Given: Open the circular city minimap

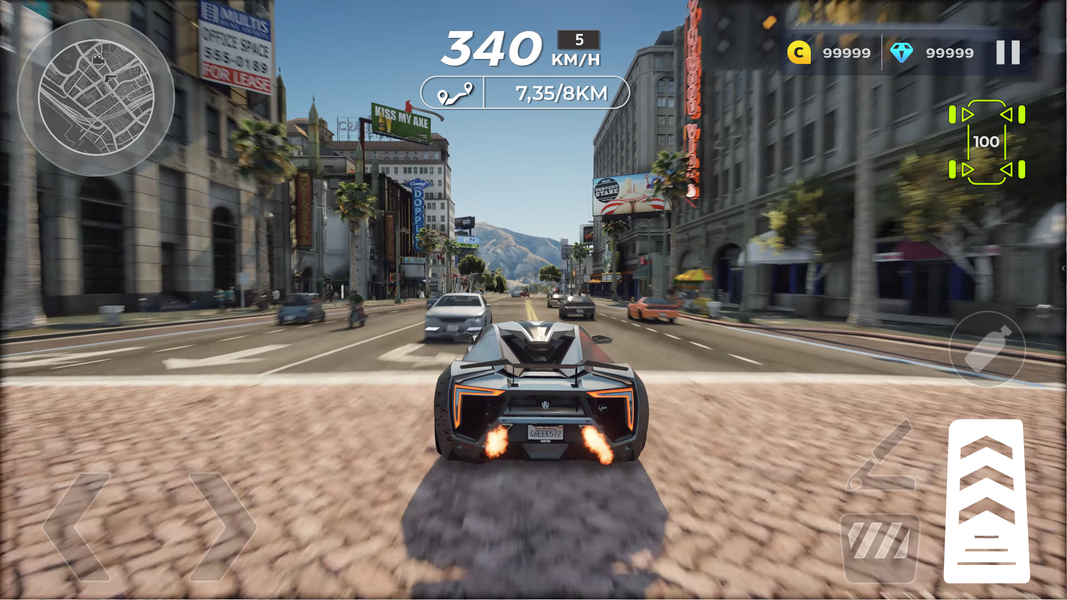Looking at the screenshot, I should 96,97.
